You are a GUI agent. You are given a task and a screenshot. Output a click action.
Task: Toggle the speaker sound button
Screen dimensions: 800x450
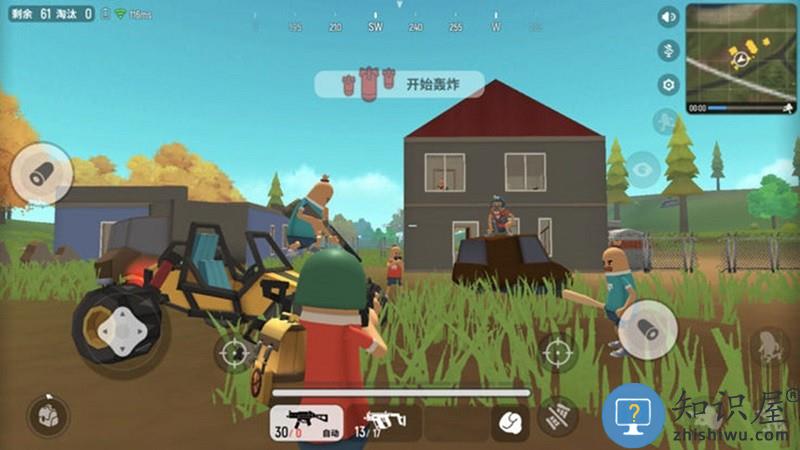(x=668, y=17)
